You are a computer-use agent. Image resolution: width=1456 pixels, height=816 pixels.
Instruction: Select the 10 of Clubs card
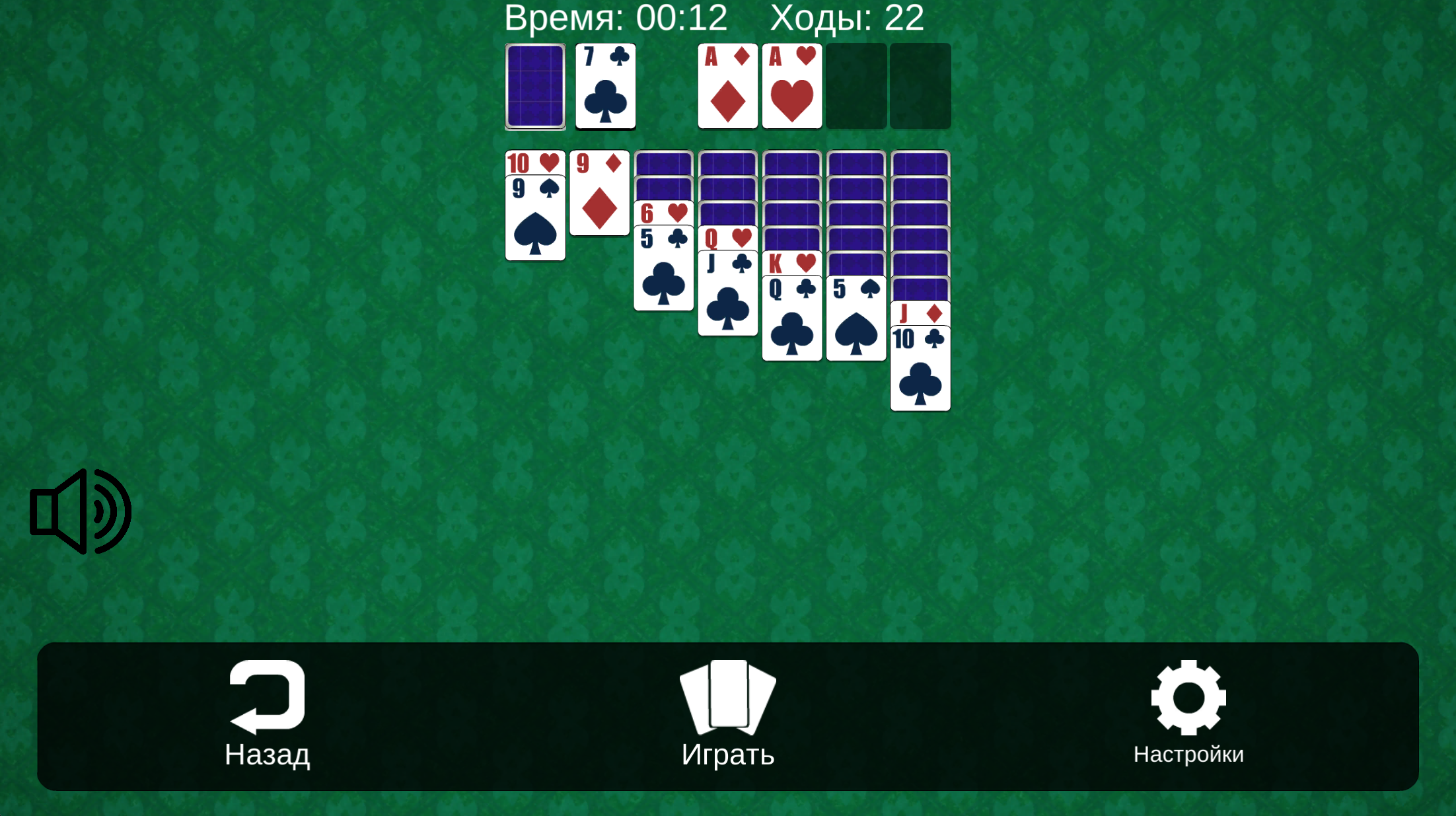pyautogui.click(x=920, y=367)
